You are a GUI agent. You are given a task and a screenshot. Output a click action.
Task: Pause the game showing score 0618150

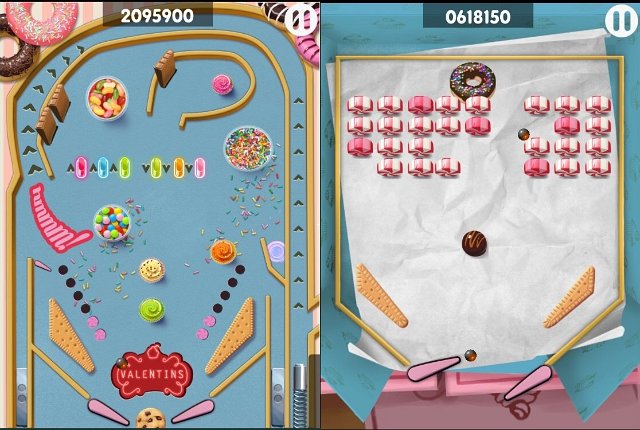[x=619, y=19]
